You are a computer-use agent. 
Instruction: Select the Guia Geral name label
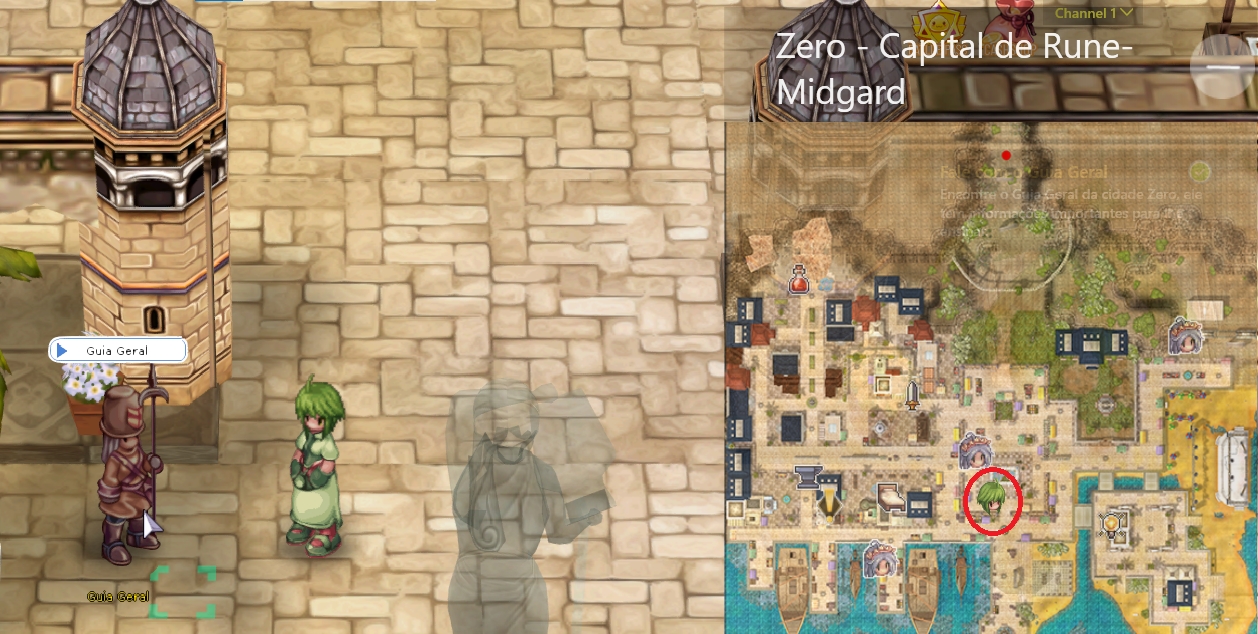point(118,350)
